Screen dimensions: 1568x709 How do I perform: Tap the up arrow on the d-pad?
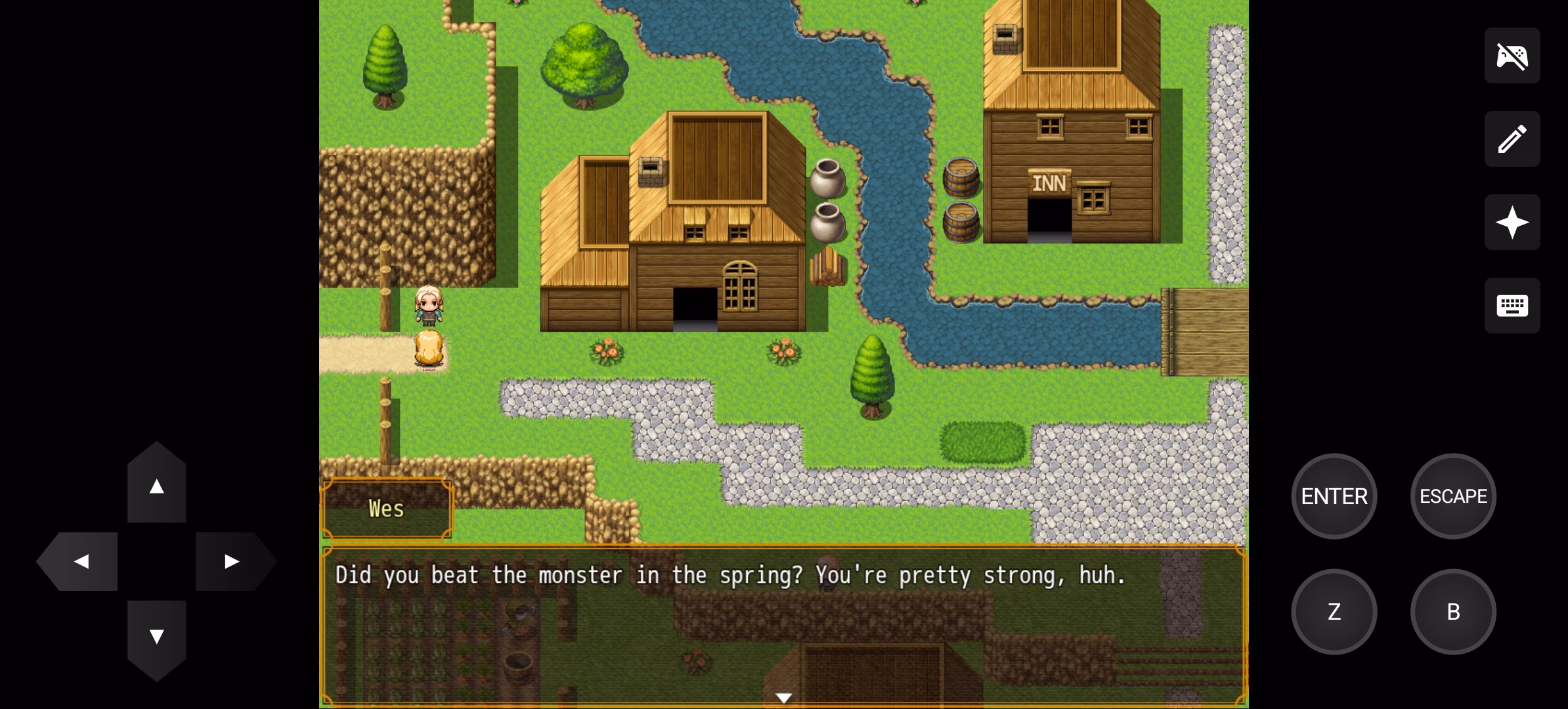(x=156, y=486)
